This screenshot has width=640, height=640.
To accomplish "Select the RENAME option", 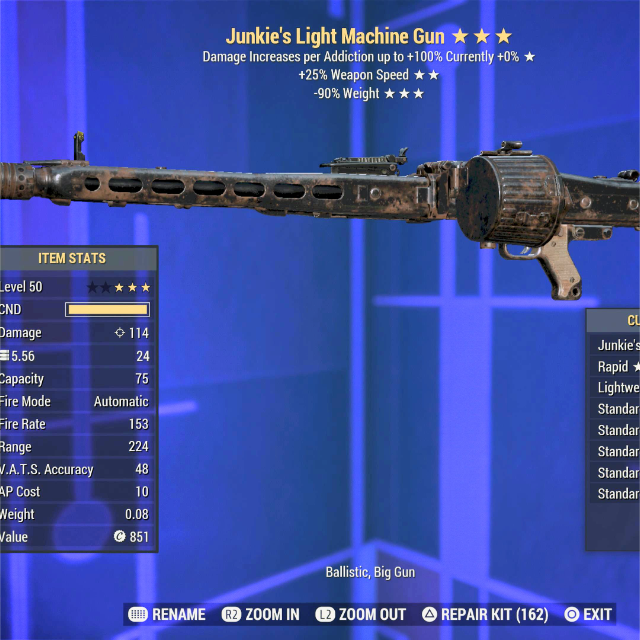I will tap(168, 614).
